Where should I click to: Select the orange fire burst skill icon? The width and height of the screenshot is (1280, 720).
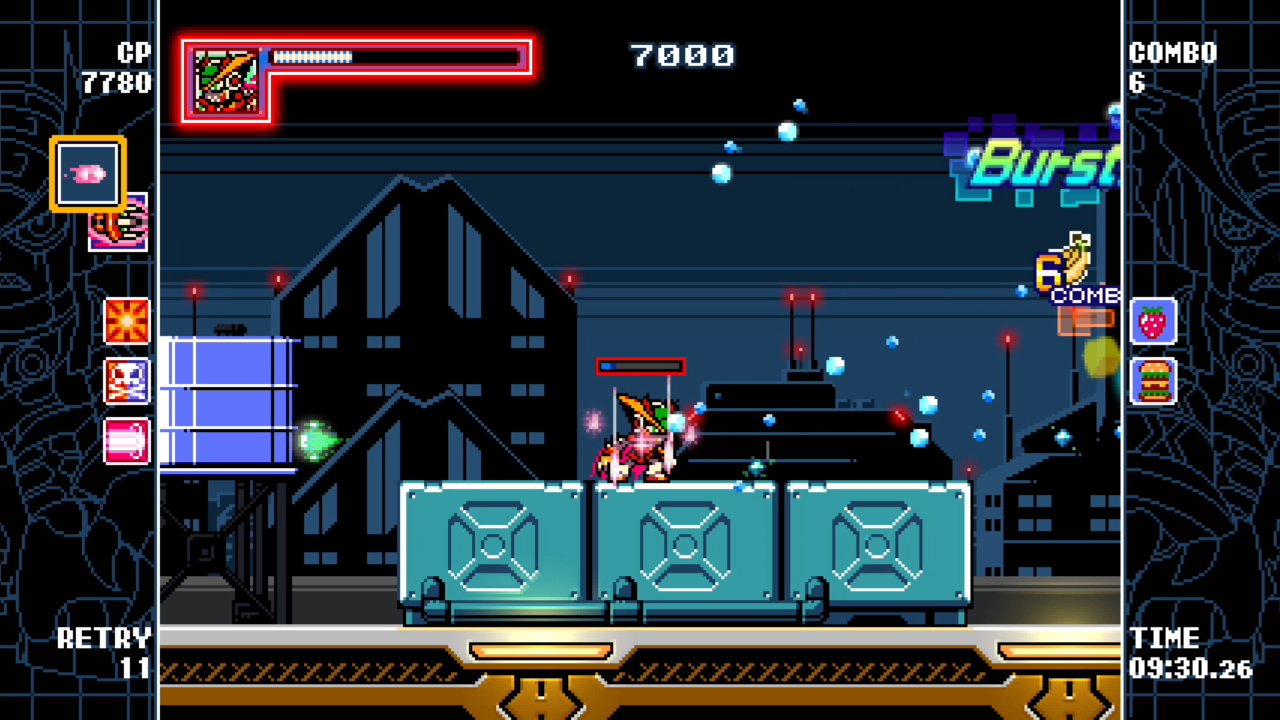coord(128,322)
